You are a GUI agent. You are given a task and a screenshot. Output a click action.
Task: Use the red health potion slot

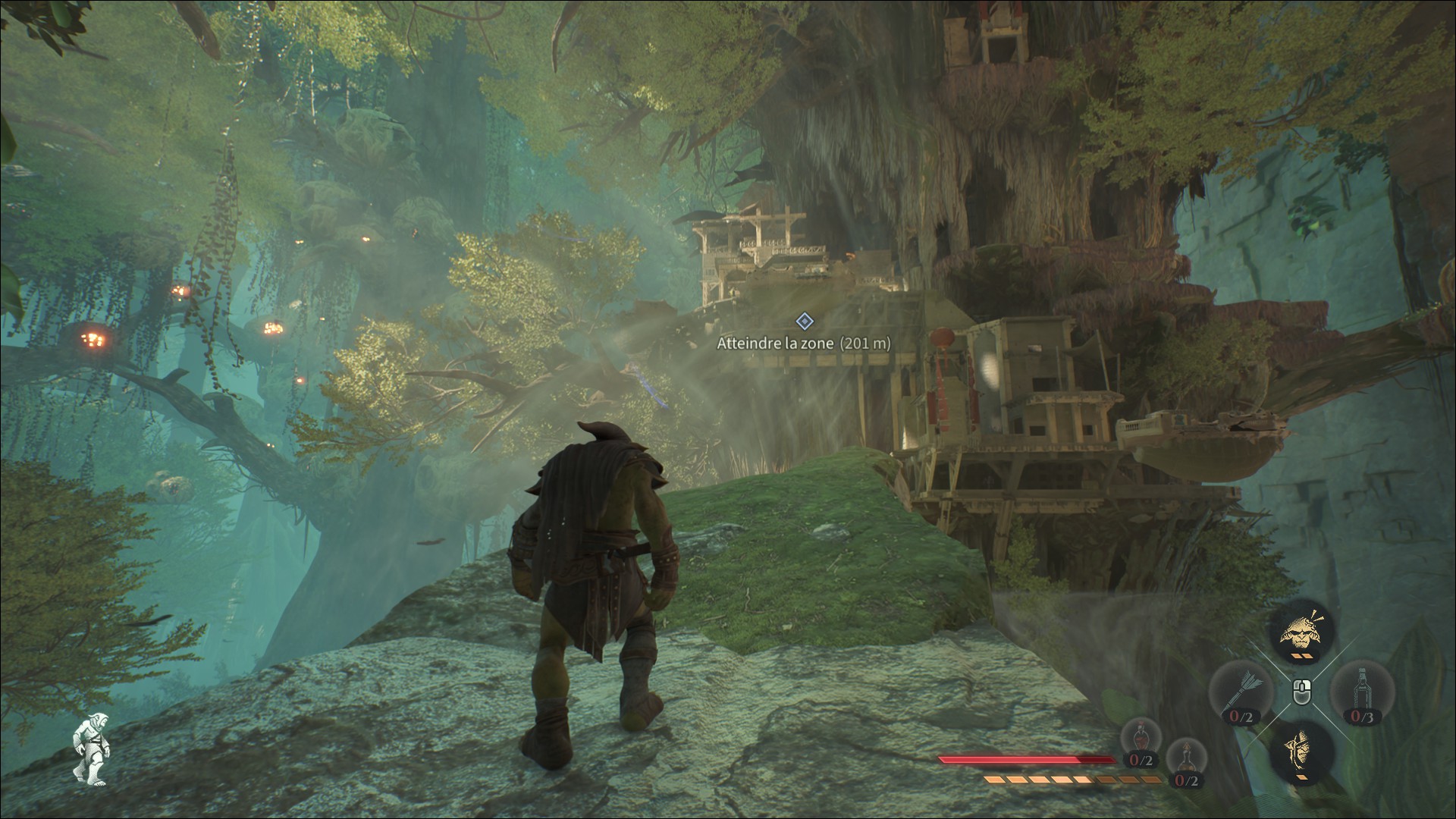click(x=1141, y=744)
